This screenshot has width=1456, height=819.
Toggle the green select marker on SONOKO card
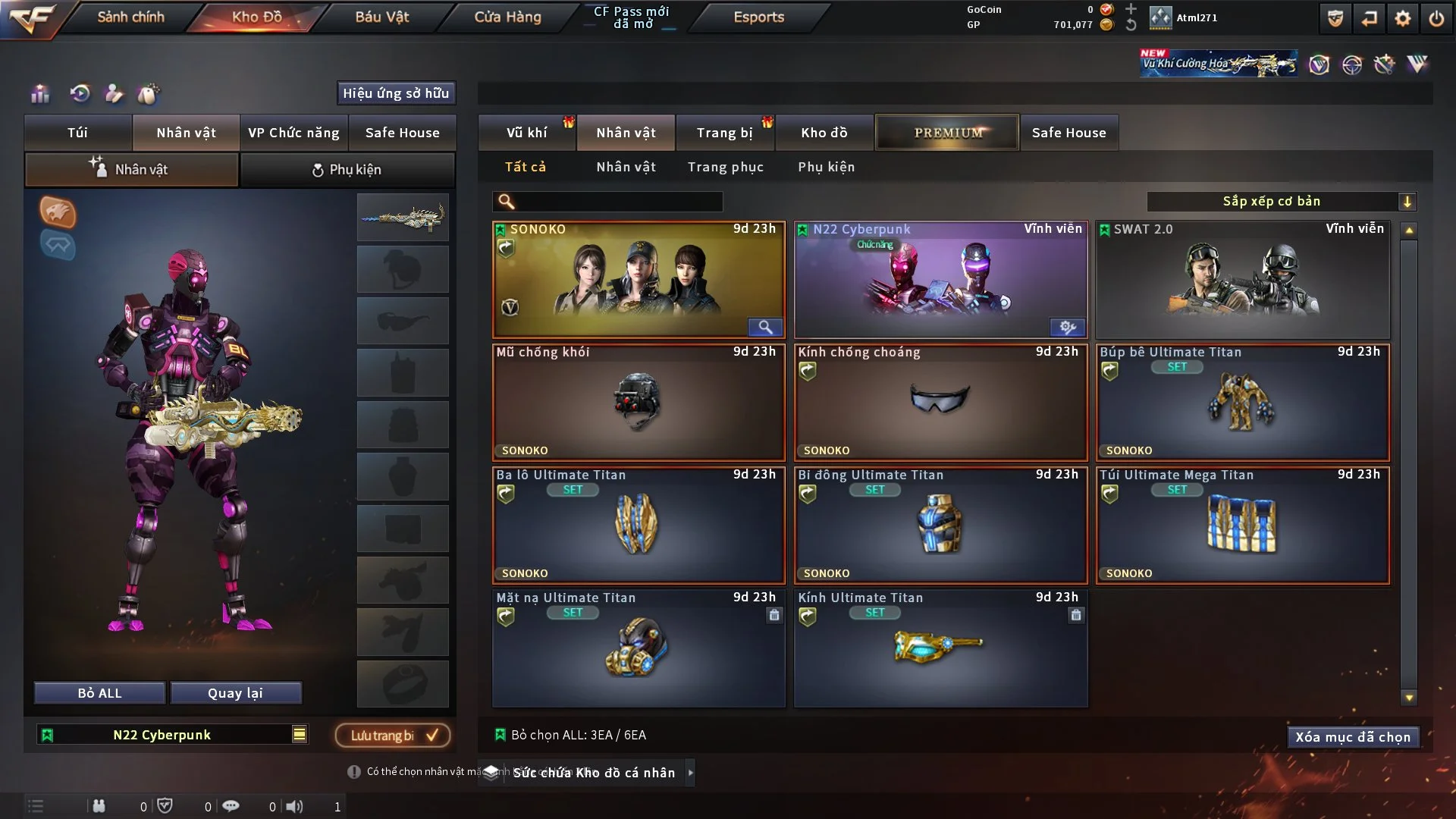pyautogui.click(x=500, y=228)
